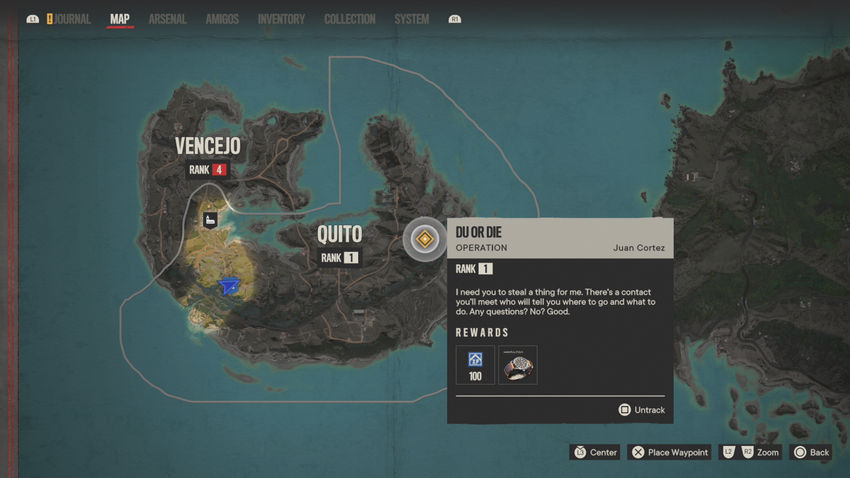
Task: Select the Du or Die operation marker
Action: tap(425, 239)
